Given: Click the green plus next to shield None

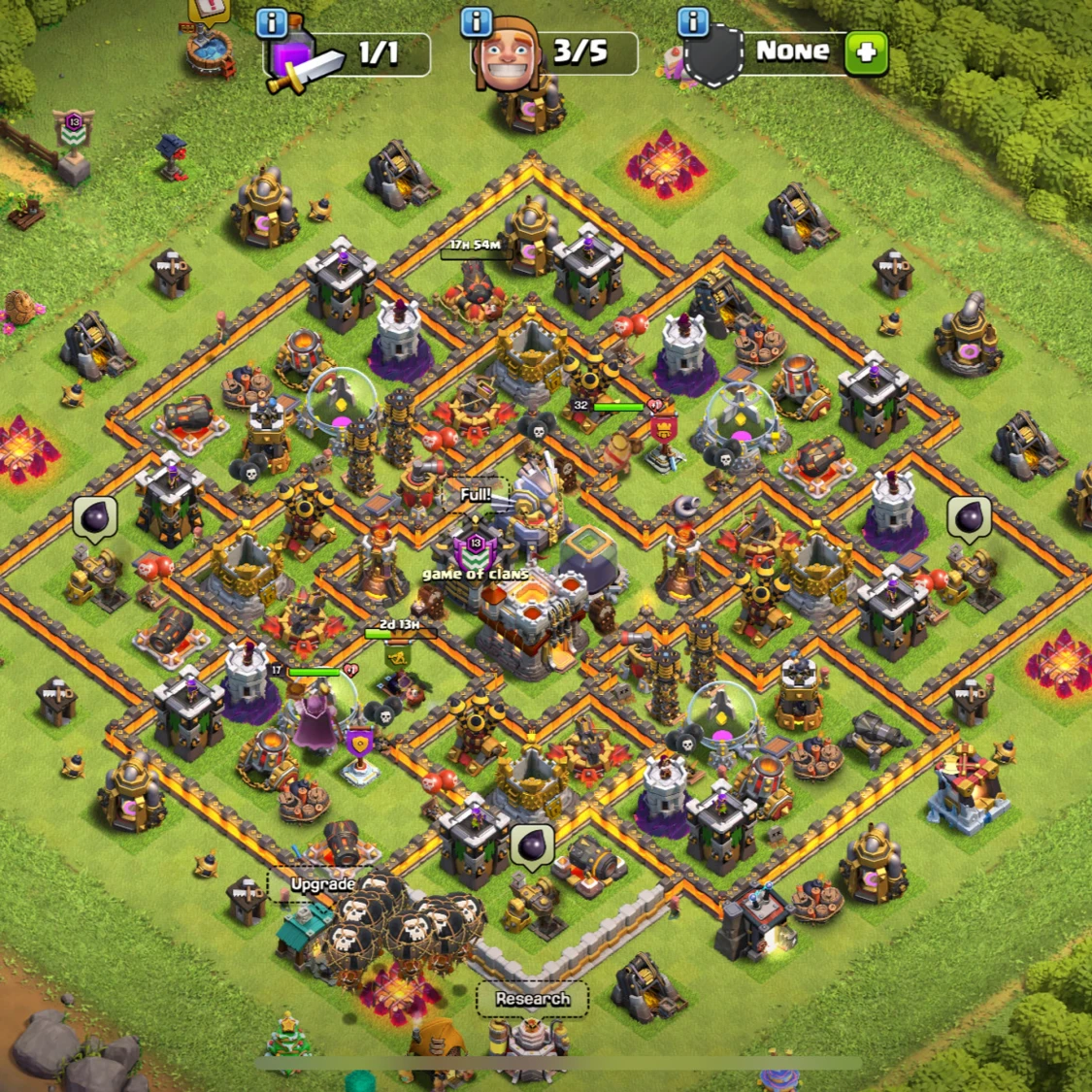Looking at the screenshot, I should pyautogui.click(x=866, y=53).
